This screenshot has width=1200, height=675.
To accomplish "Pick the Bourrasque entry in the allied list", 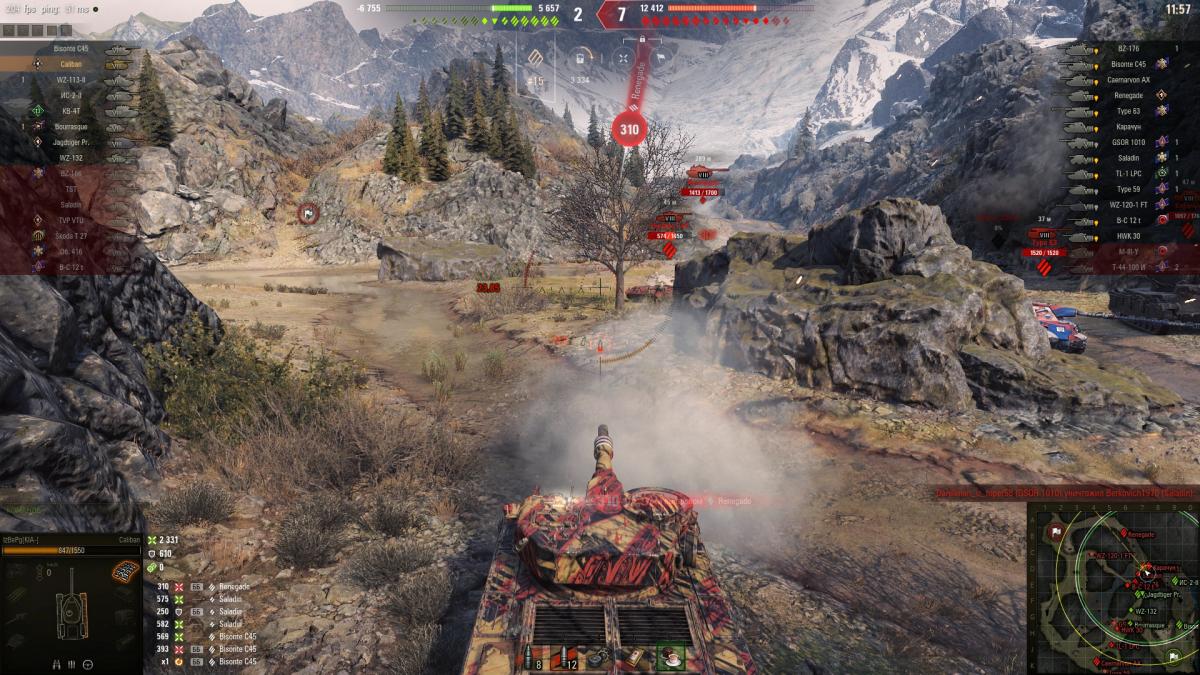I will [70, 126].
